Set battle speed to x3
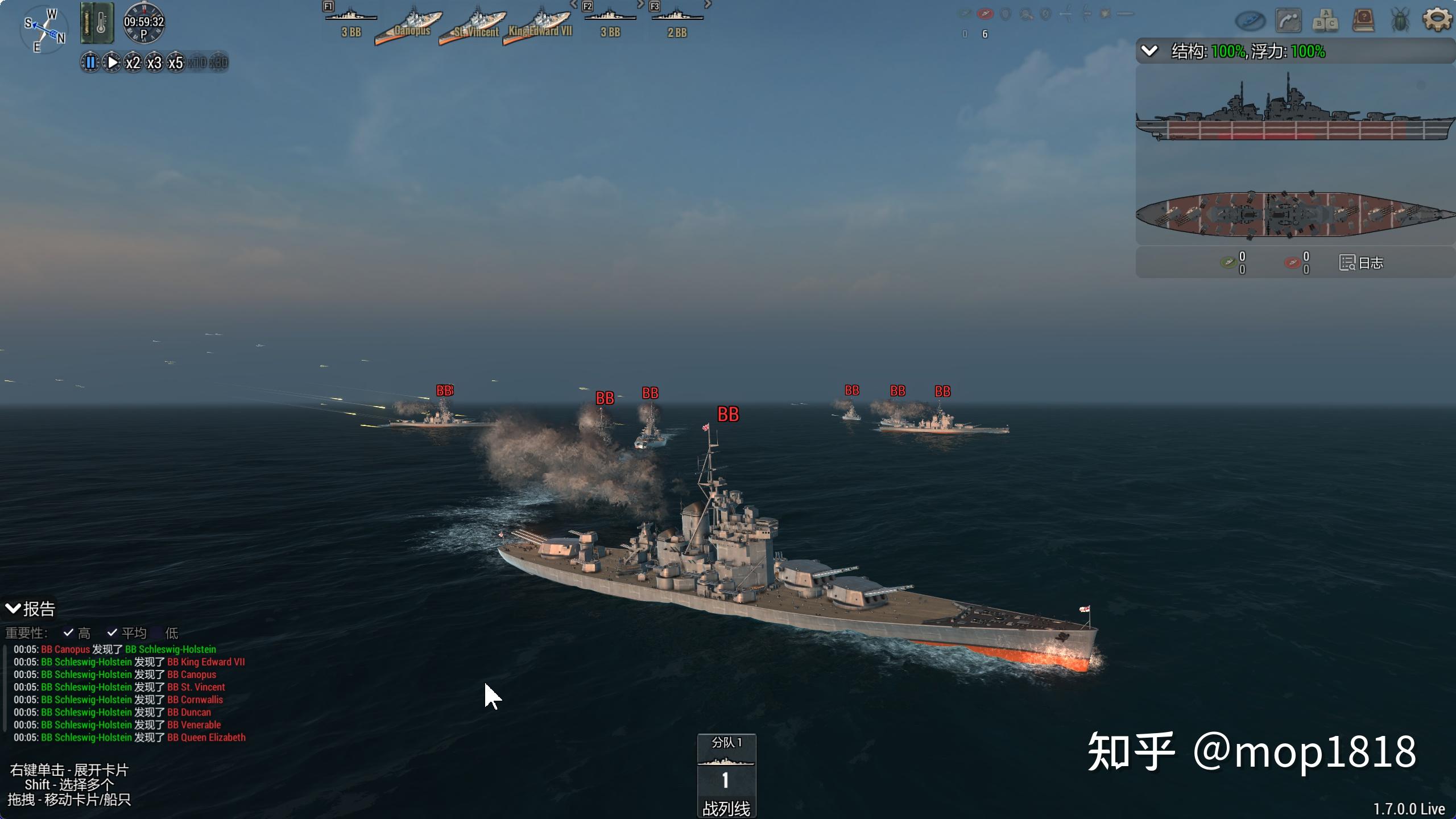The height and width of the screenshot is (819, 1456). point(154,62)
